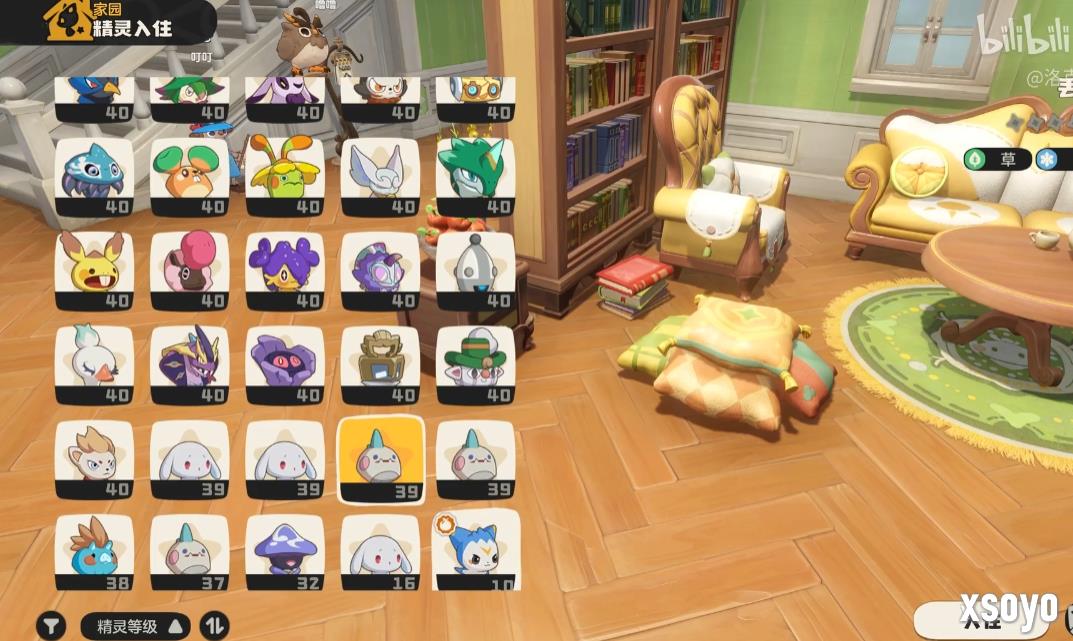Pick the purple star-haired one-eyed sprite

[x=284, y=270]
